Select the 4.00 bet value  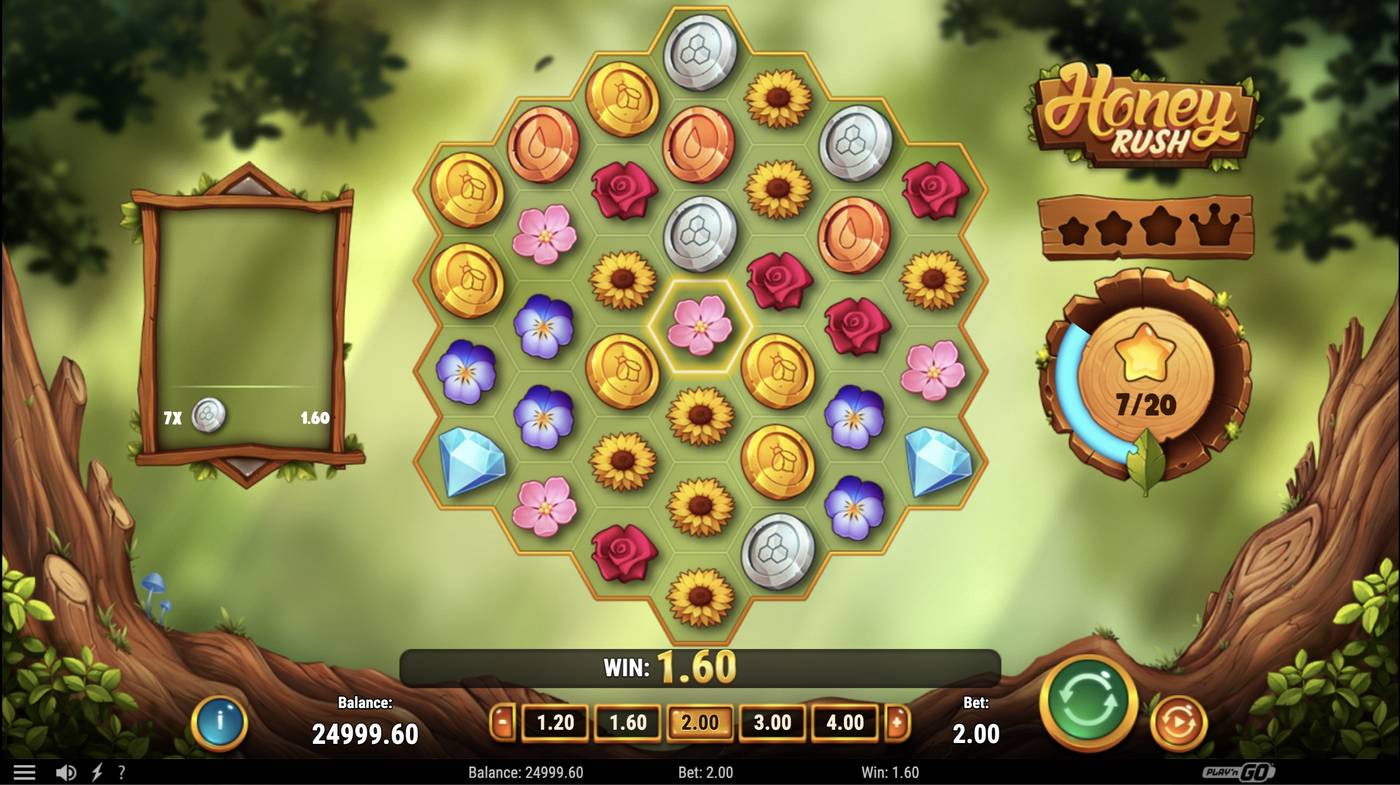click(845, 722)
